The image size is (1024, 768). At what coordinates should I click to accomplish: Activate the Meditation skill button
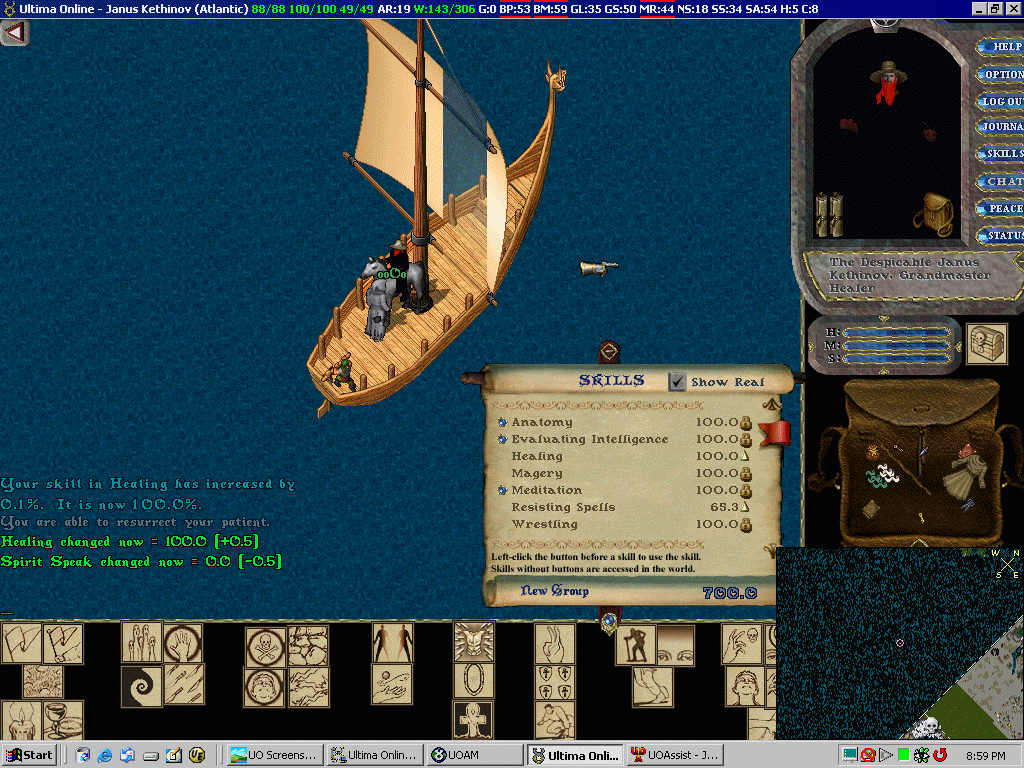[x=502, y=491]
